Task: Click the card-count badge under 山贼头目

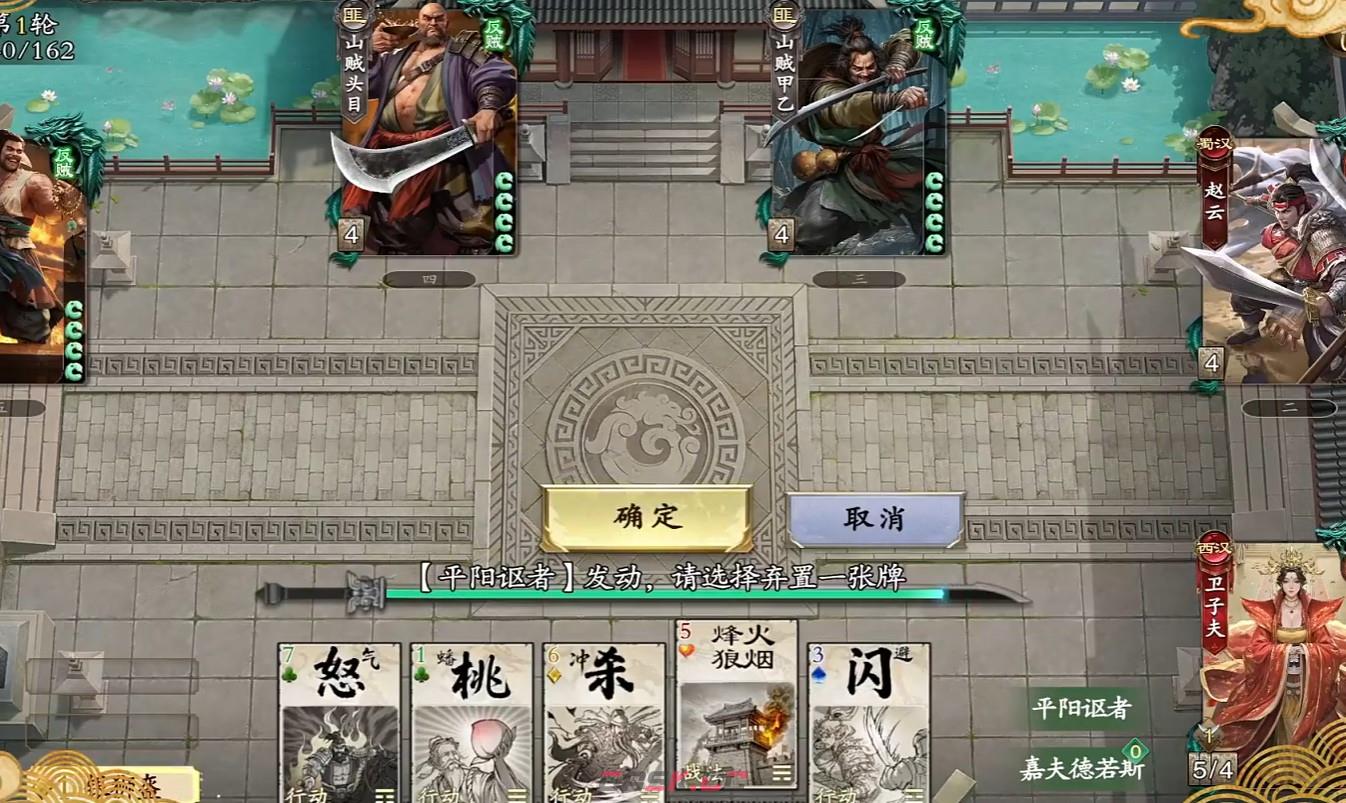Action: [349, 234]
